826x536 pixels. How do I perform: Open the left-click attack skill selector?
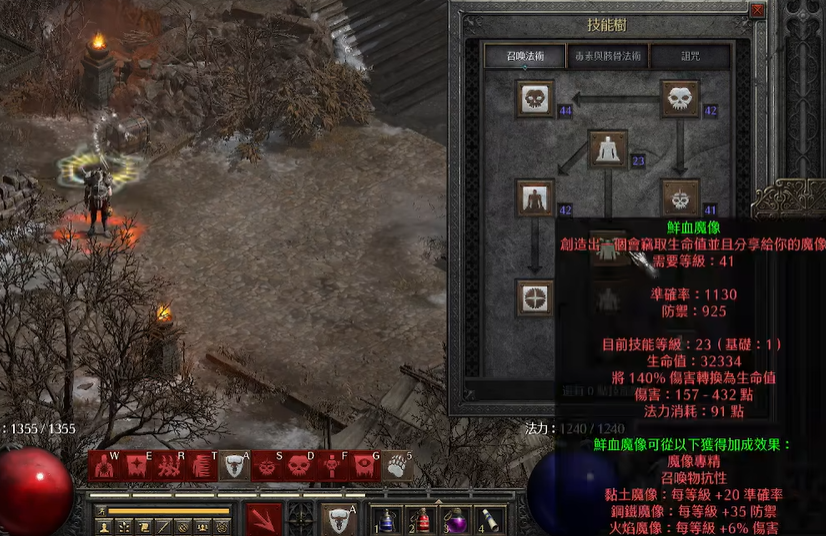265,519
